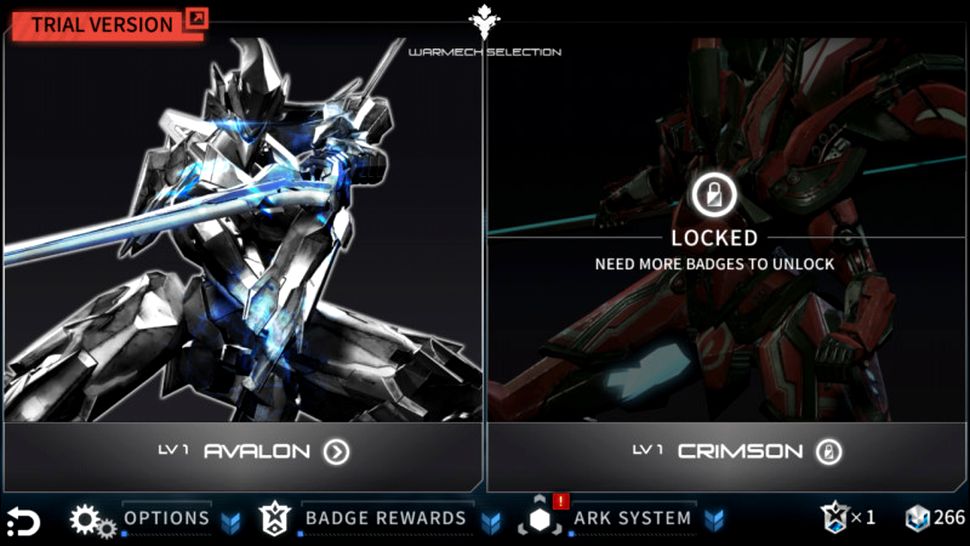The width and height of the screenshot is (970, 546).
Task: Tap the cube currency icon
Action: 917,518
